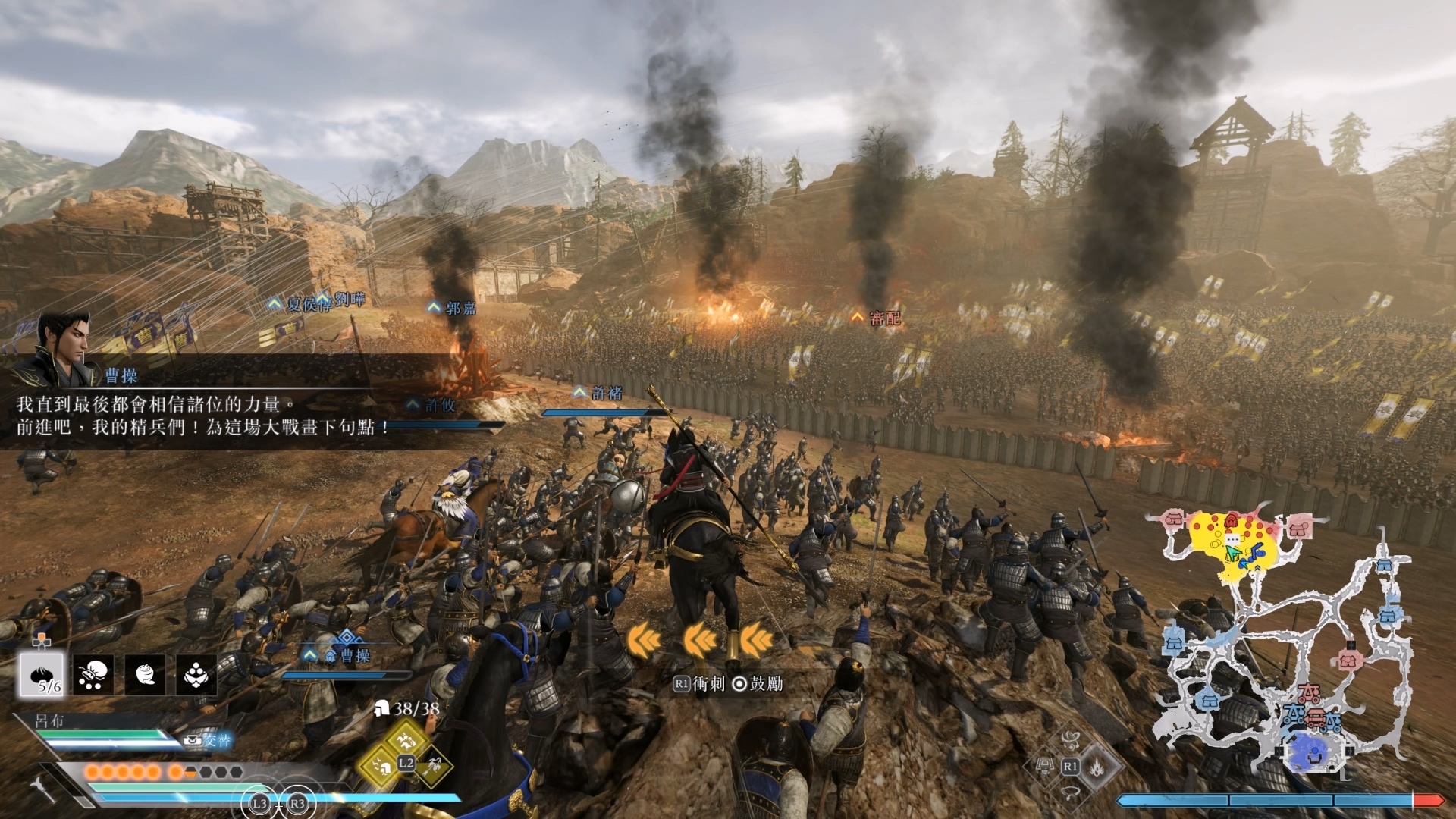Viewport: 1456px width, 819px height.
Task: Choose the peach item slot
Action: pos(145,674)
